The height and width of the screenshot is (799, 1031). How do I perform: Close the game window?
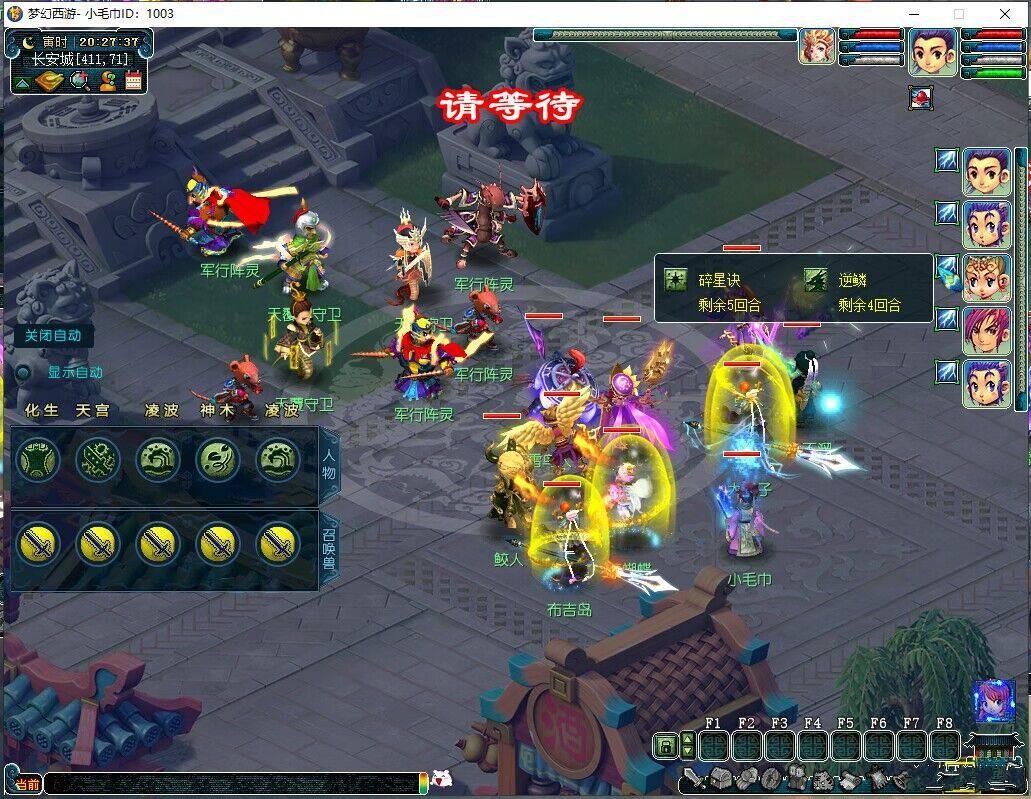[1005, 14]
